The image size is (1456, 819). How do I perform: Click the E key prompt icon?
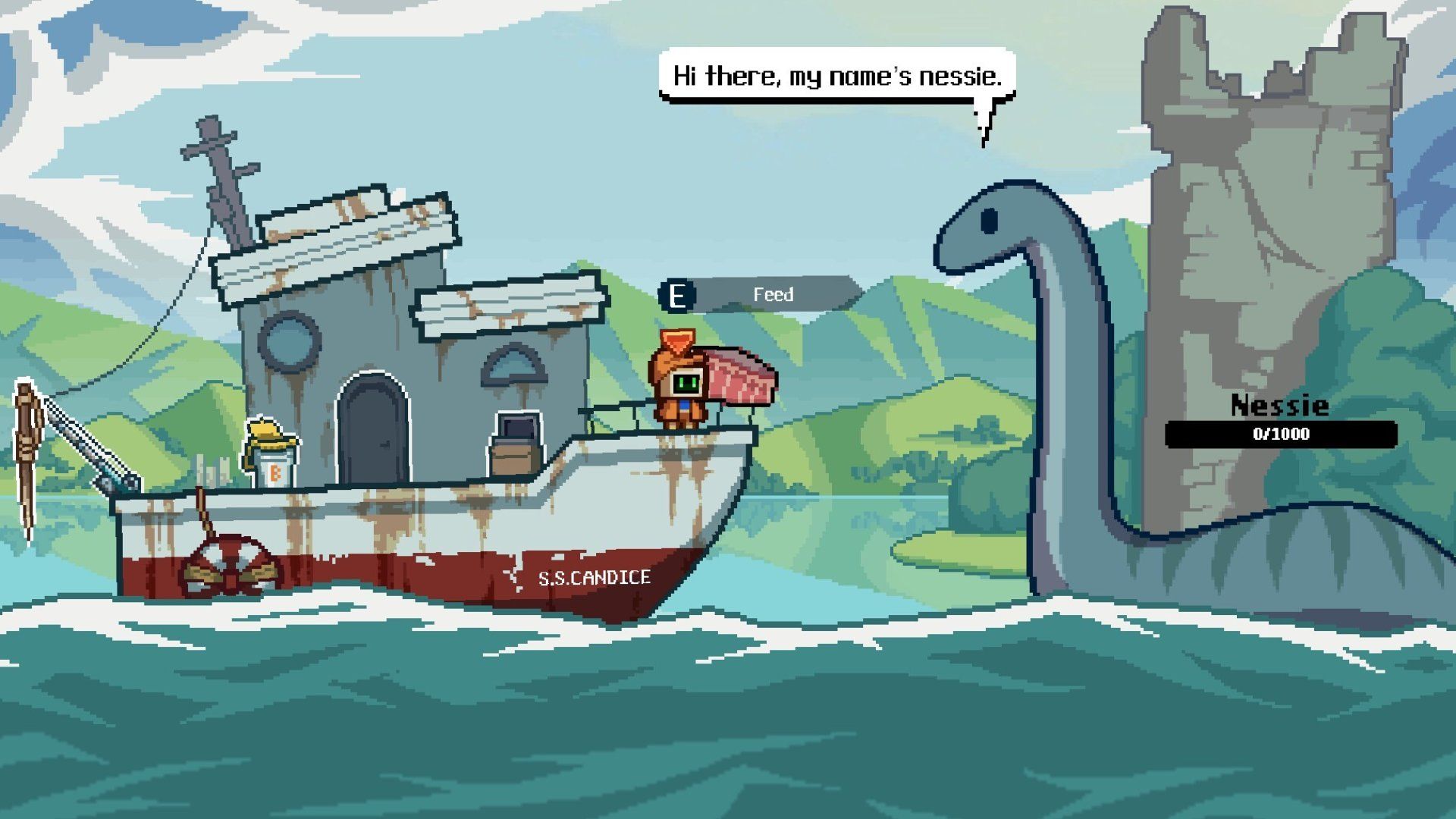[x=677, y=295]
